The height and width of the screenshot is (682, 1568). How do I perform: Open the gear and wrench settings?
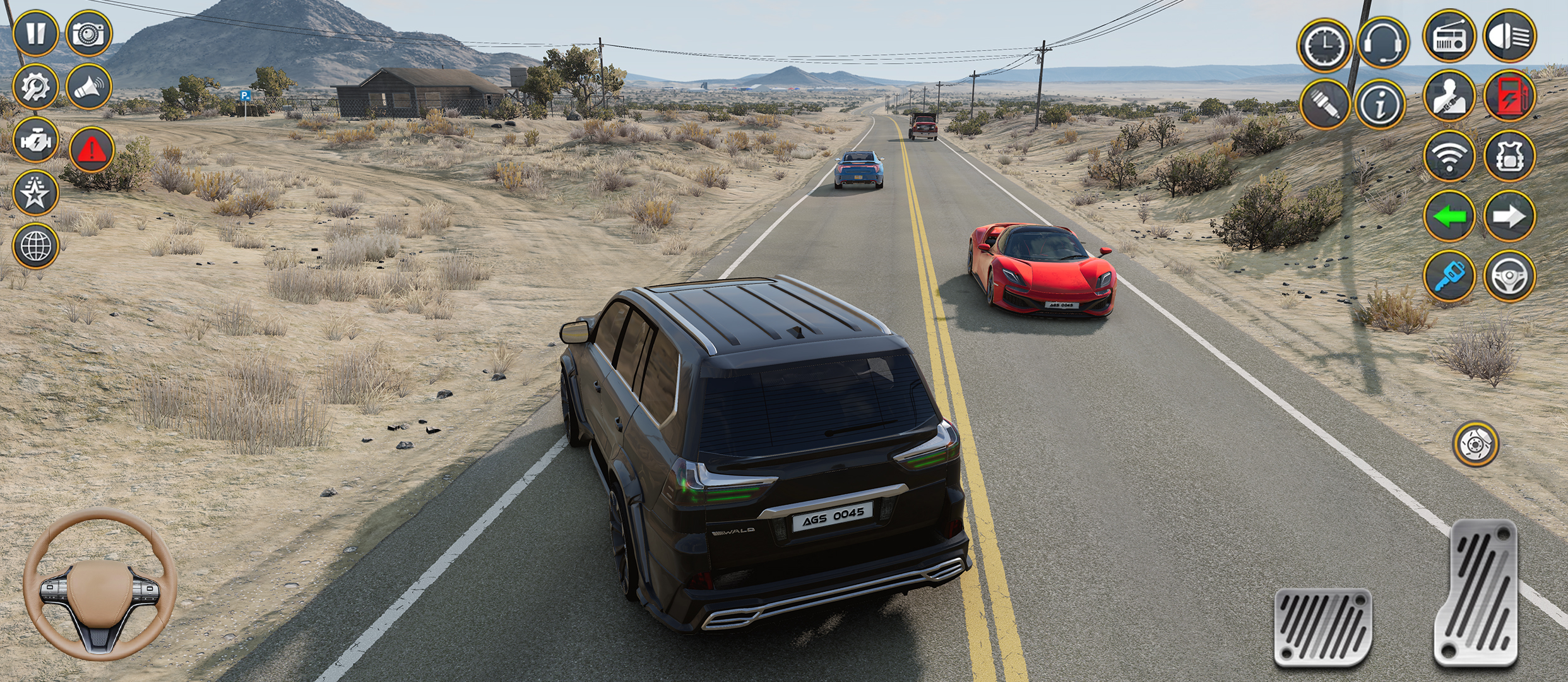tap(35, 87)
